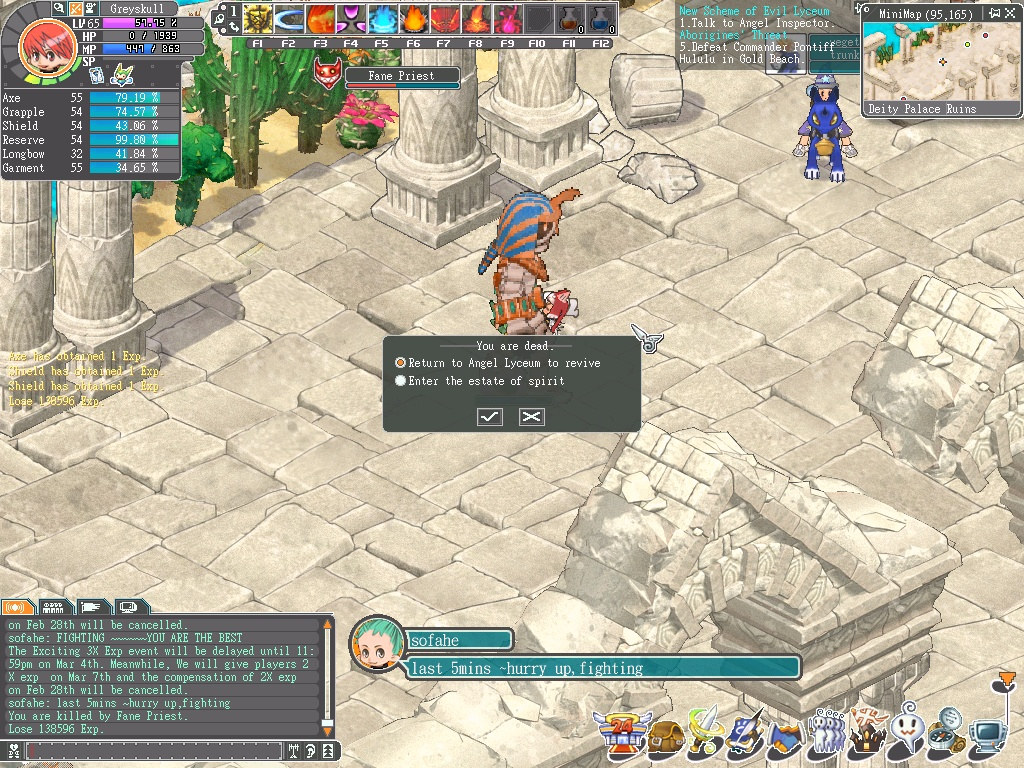Open the blue book with quill icon

coord(746,735)
